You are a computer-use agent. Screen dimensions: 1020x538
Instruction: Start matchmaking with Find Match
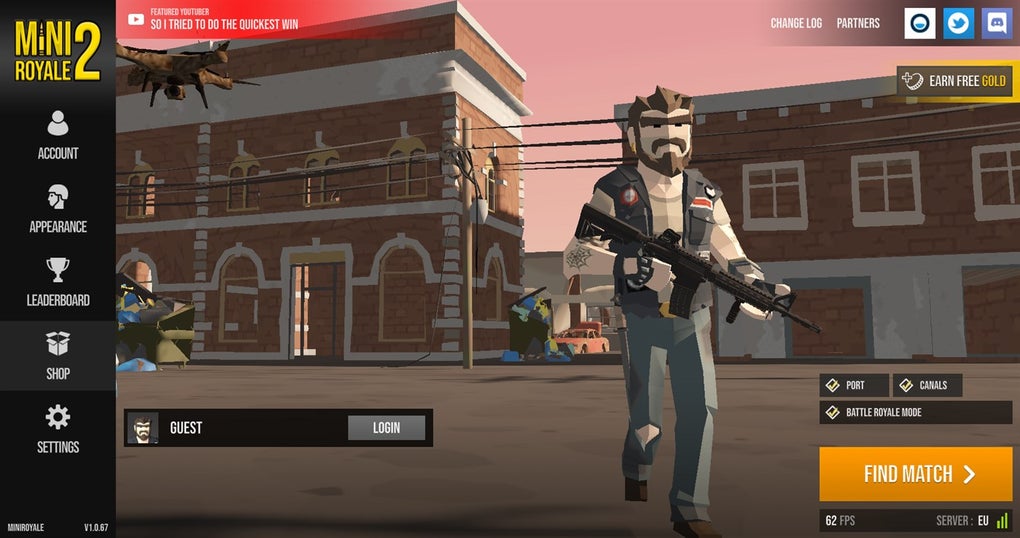click(x=916, y=474)
